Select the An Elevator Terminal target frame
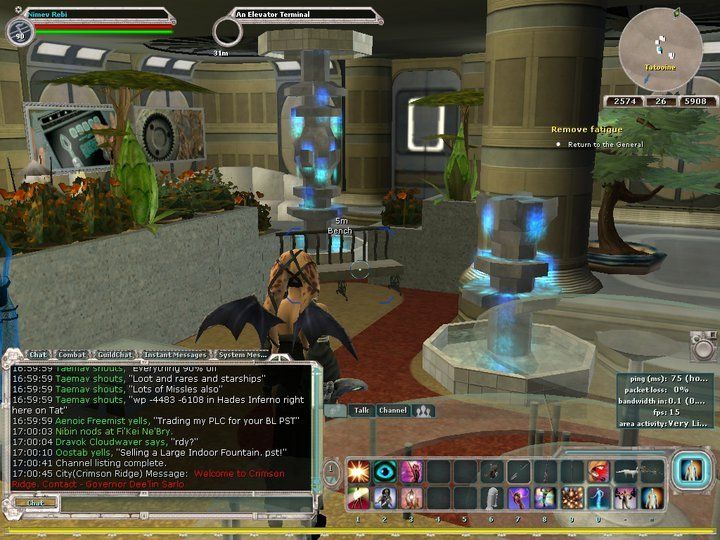 pos(305,15)
